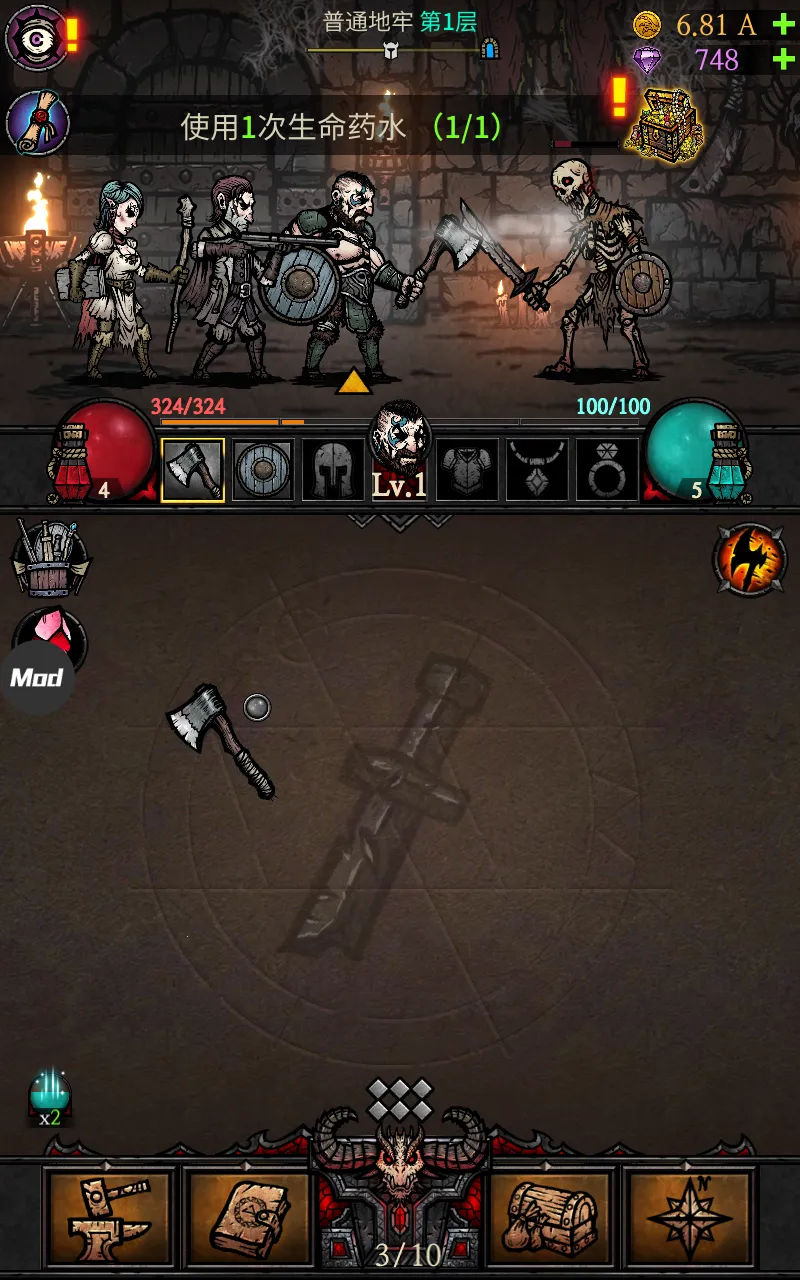
Task: Use the teal mana potion
Action: pos(694,449)
